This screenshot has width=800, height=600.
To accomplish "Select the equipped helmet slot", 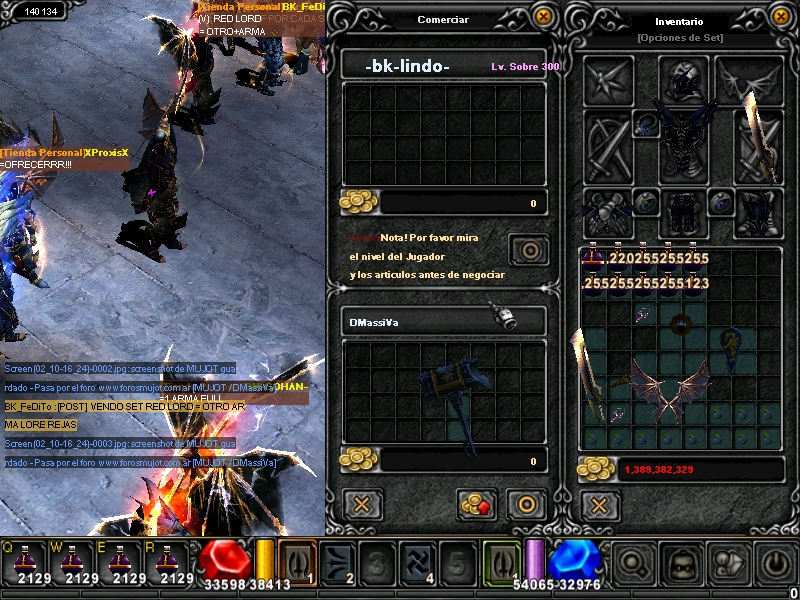I will (684, 79).
